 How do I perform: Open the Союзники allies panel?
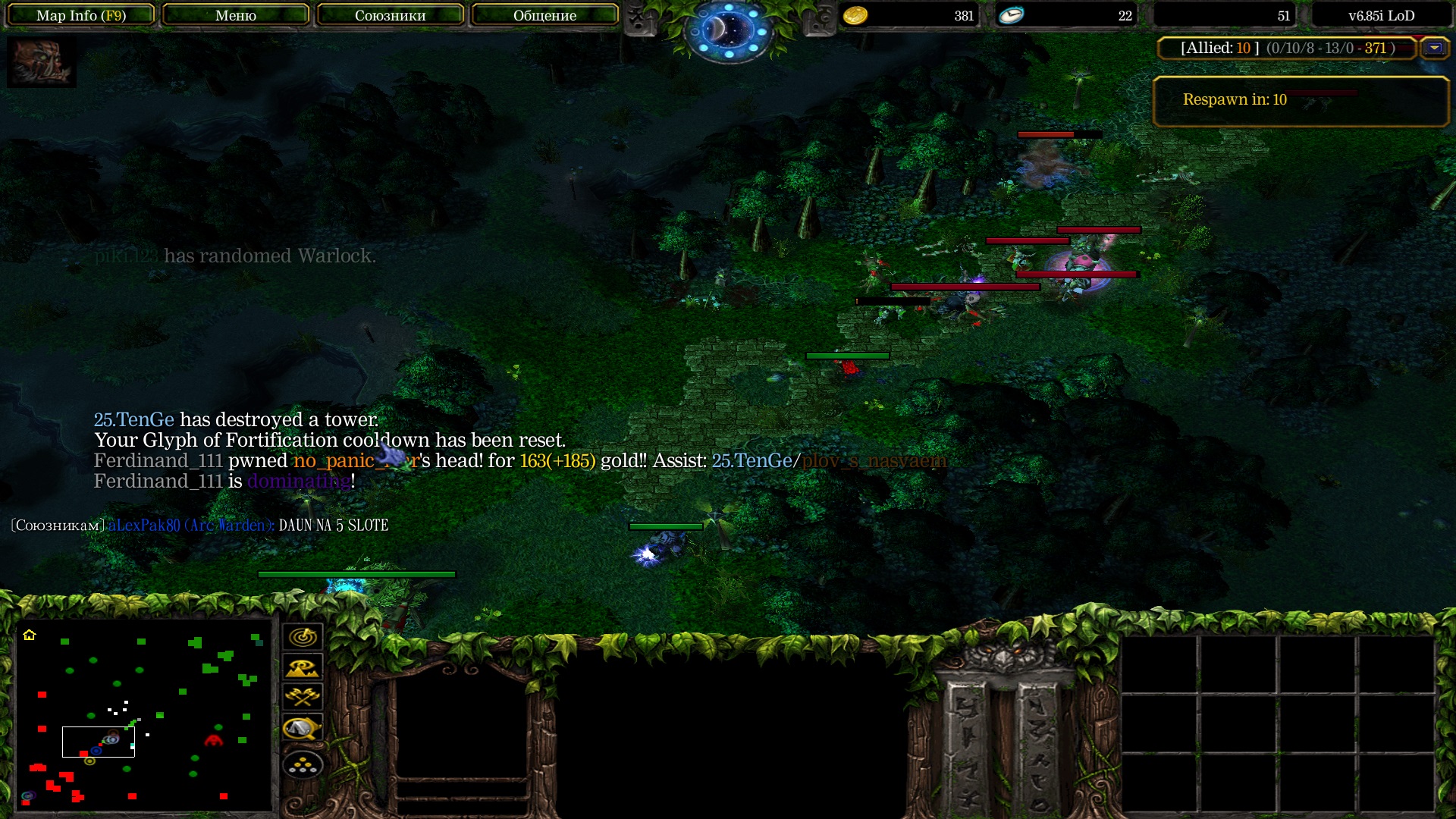(x=390, y=15)
